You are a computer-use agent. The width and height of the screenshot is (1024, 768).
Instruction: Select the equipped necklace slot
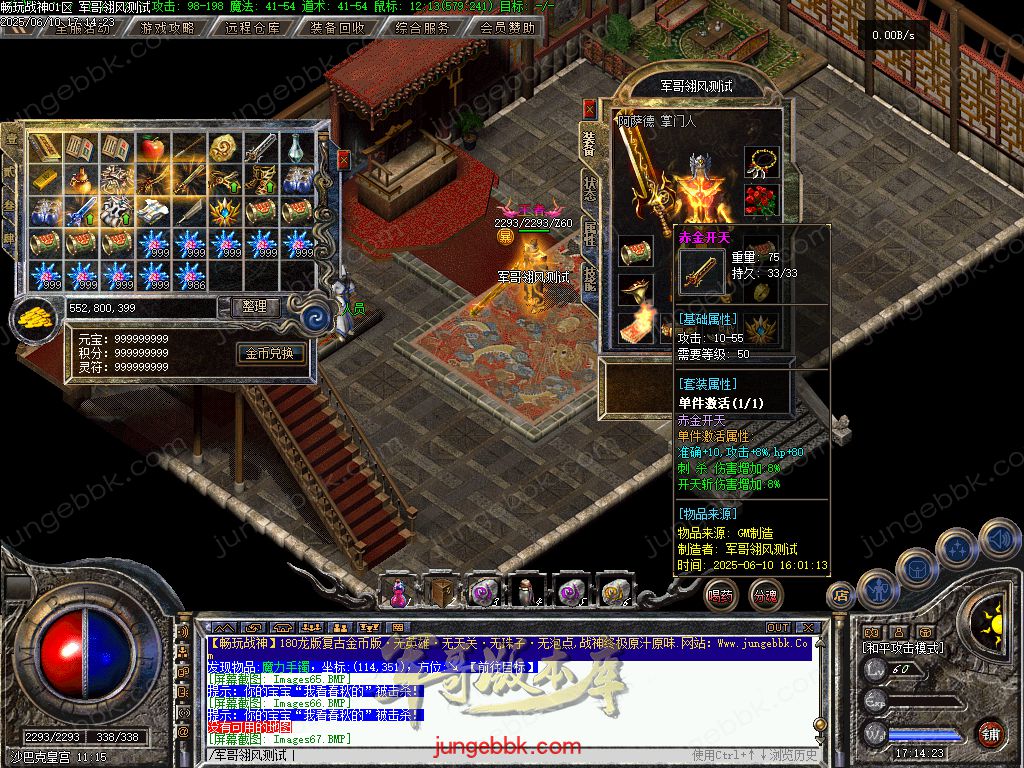pos(761,162)
